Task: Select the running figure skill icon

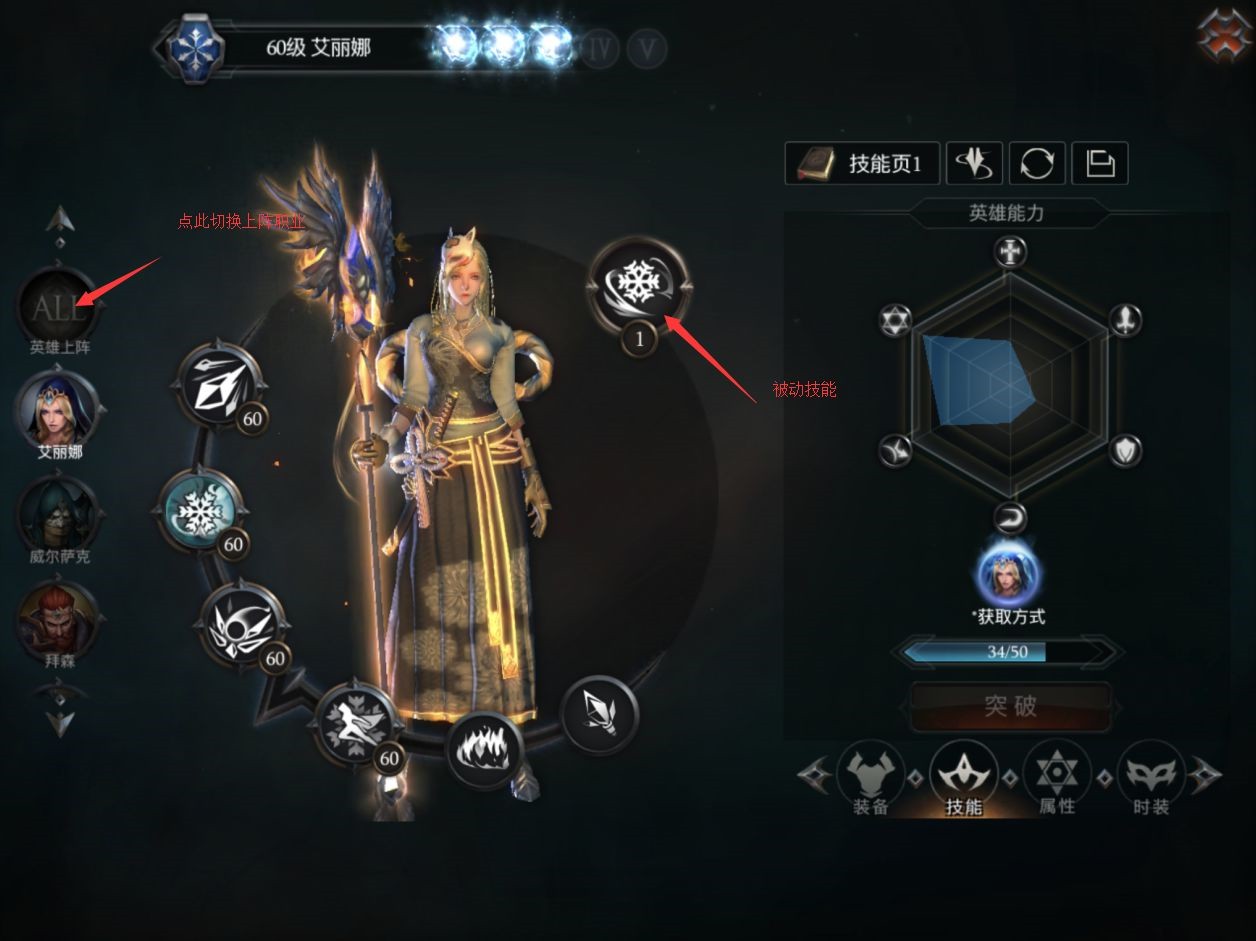Action: tap(357, 722)
